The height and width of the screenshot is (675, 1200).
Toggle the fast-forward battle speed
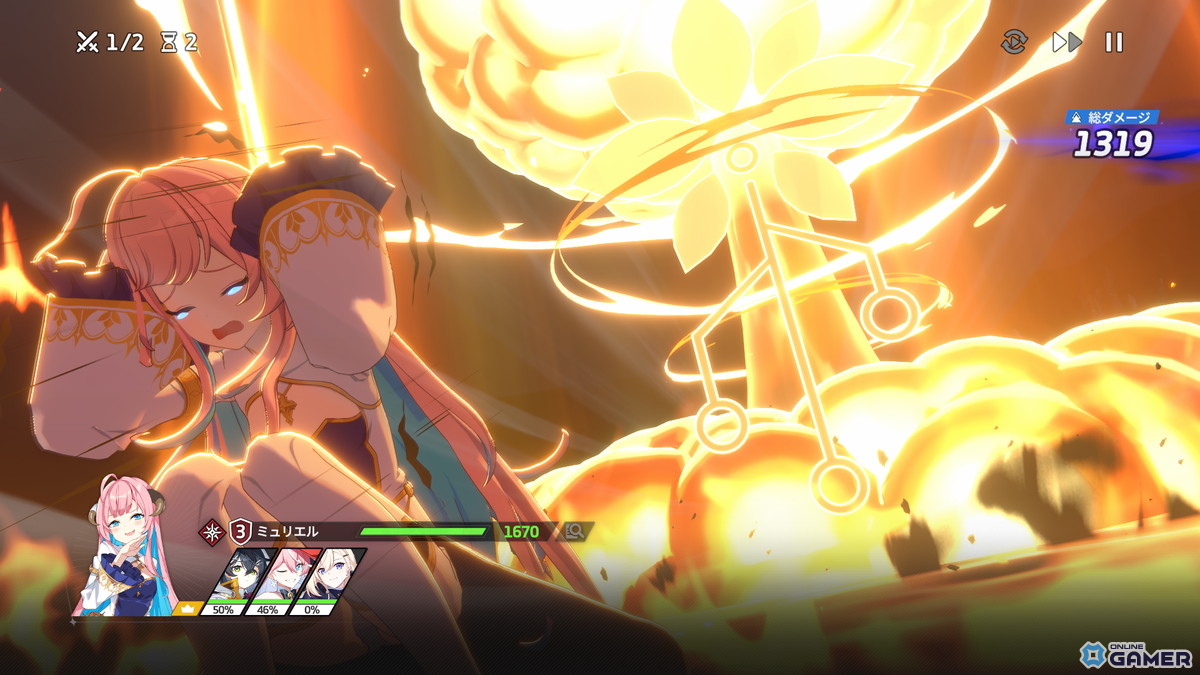click(1067, 42)
